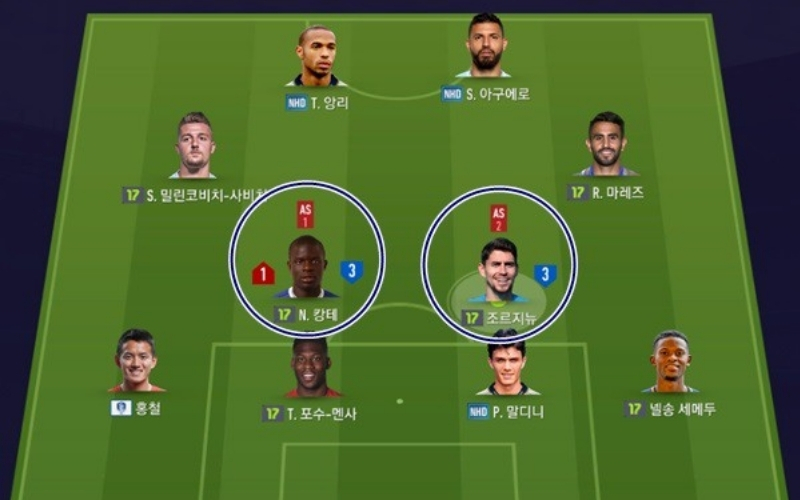Click blue shield 3 beside 캉테
The width and height of the screenshot is (800, 500).
coord(351,272)
